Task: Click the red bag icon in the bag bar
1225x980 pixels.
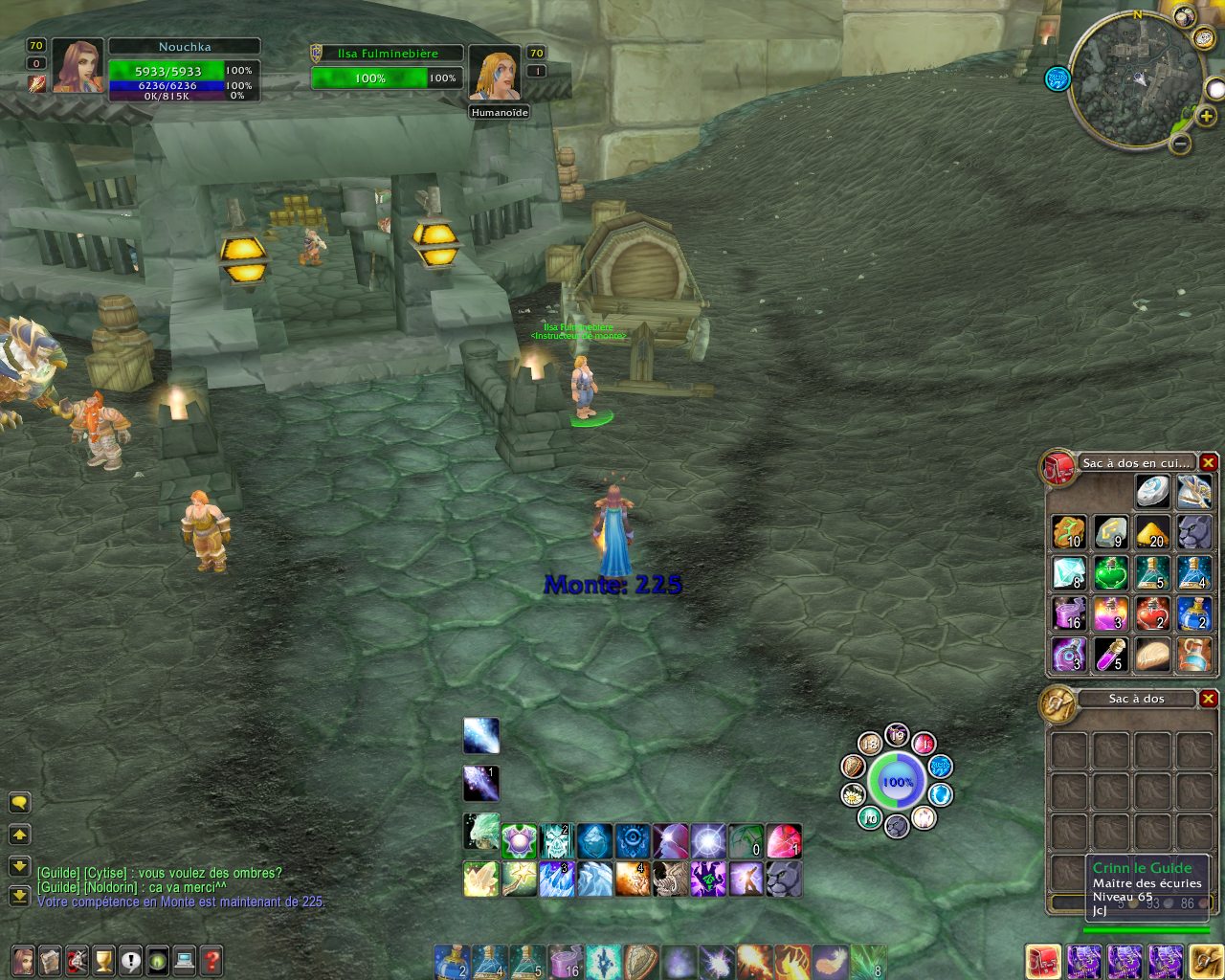Action: click(1042, 961)
